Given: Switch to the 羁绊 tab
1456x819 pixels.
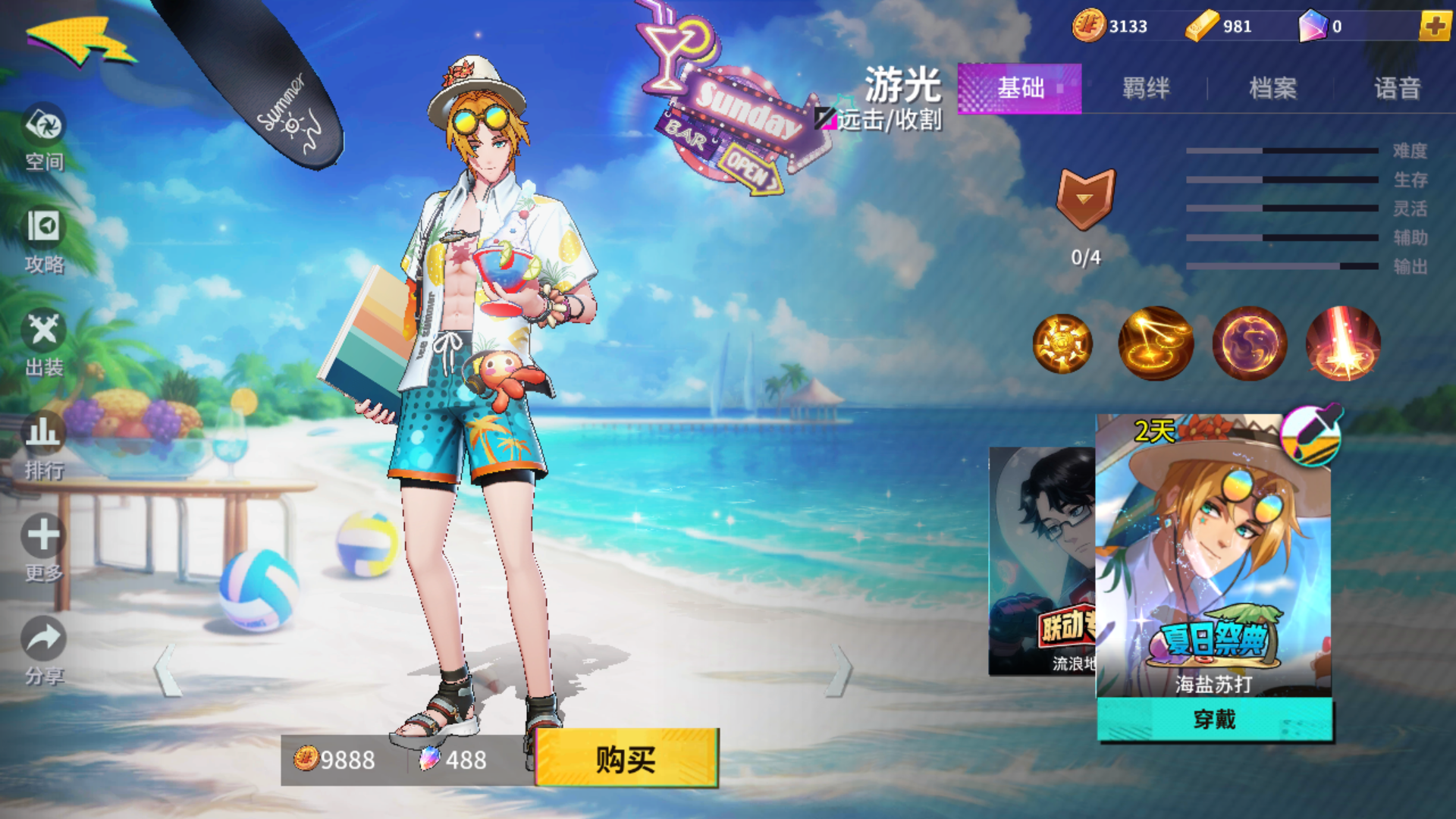Looking at the screenshot, I should pyautogui.click(x=1147, y=89).
